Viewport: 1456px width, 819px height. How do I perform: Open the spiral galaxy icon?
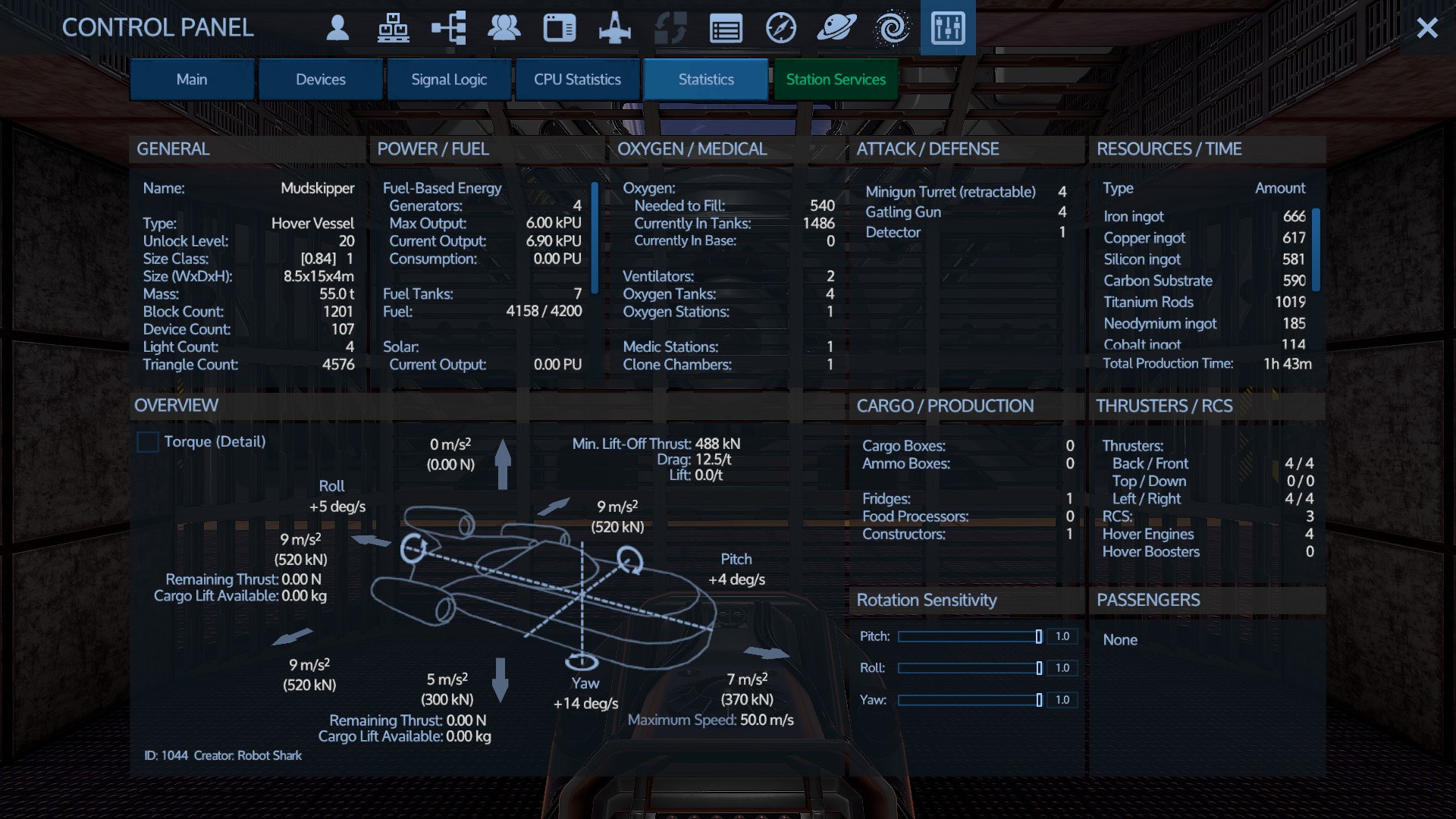point(892,28)
